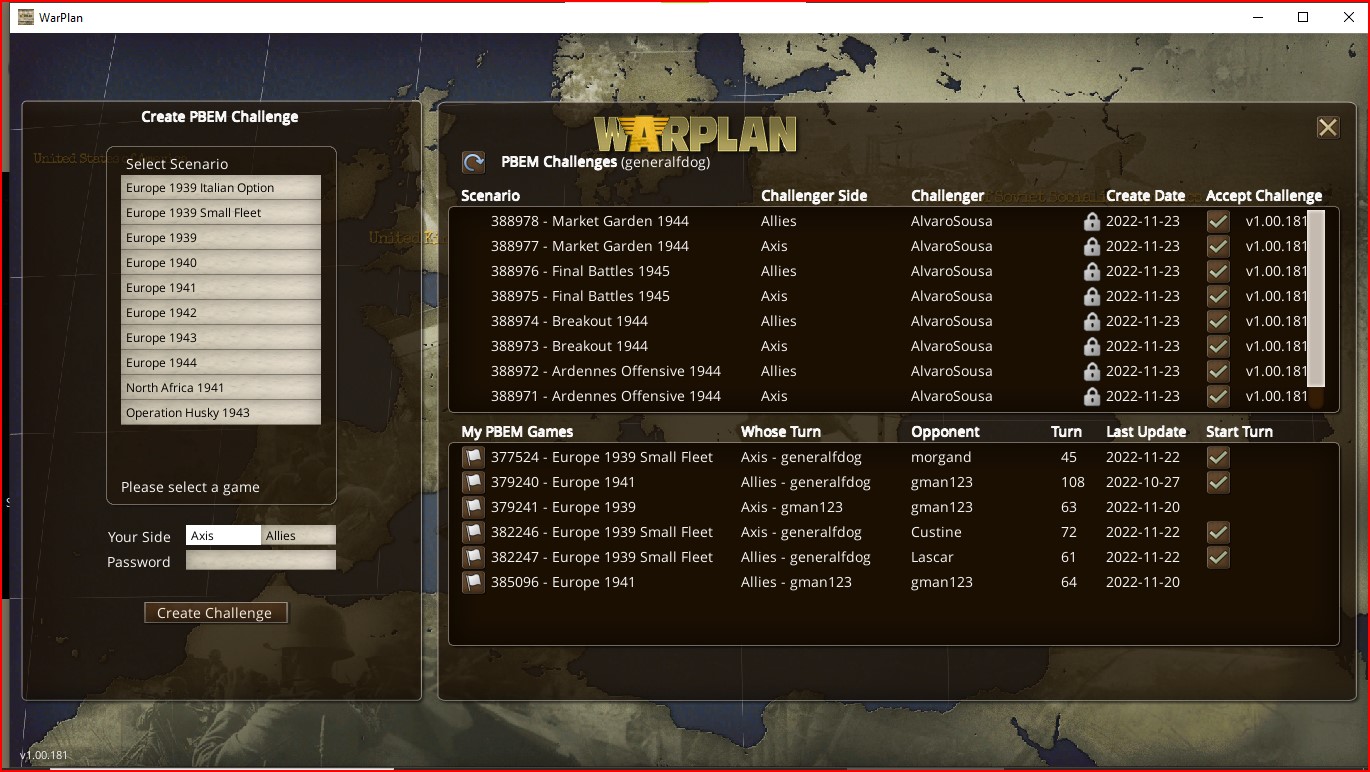
Task: Accept the Breakout 1944 Axis challenge
Action: (x=1217, y=345)
